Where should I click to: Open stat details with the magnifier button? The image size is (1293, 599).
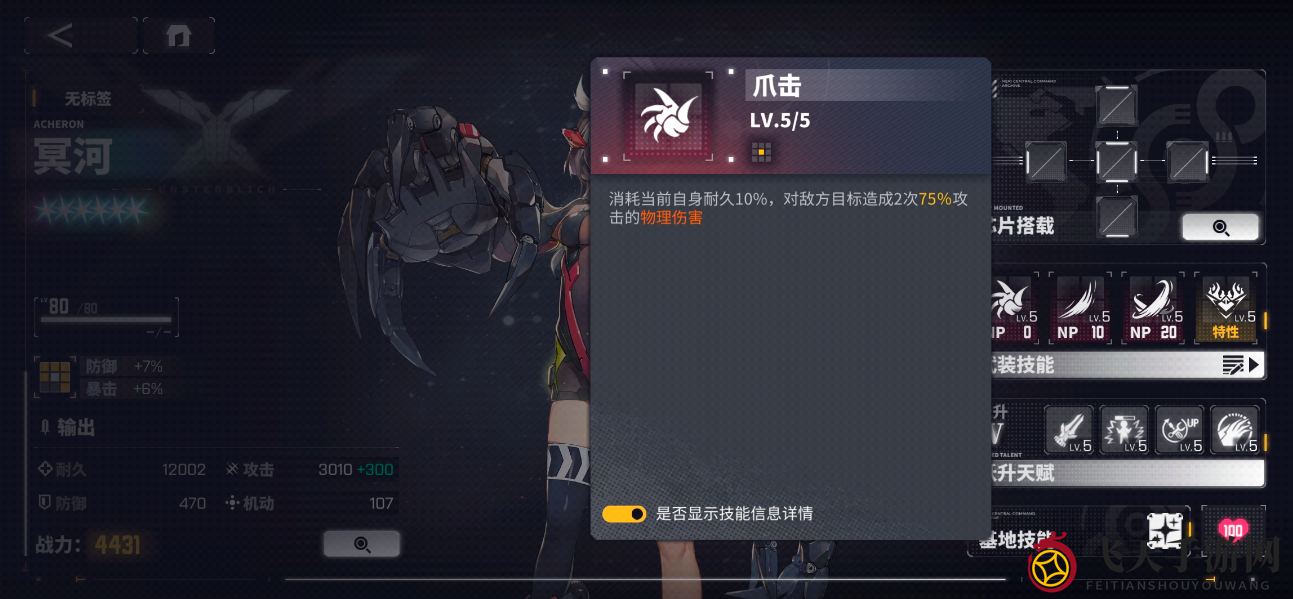(361, 544)
